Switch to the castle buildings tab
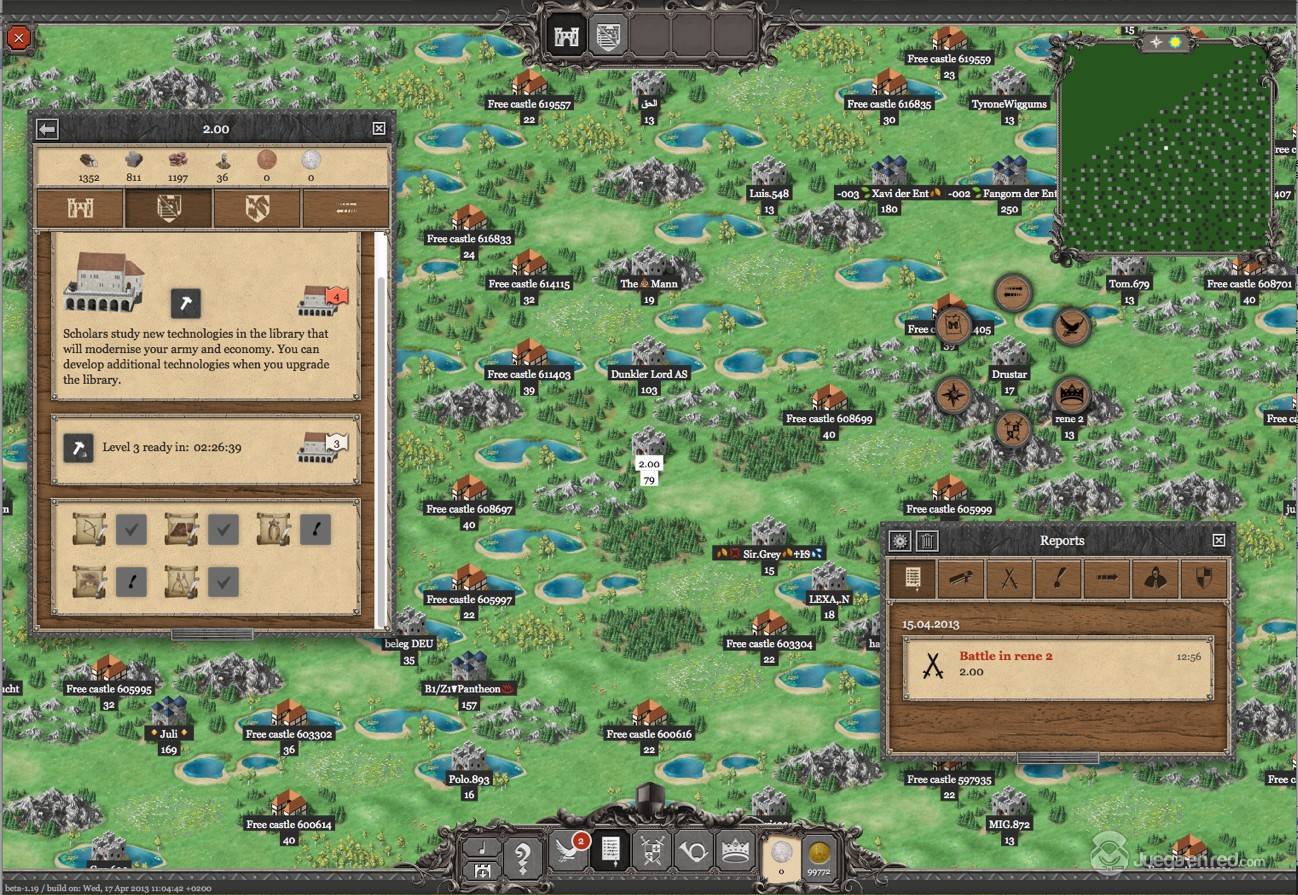1298x895 pixels. point(80,208)
